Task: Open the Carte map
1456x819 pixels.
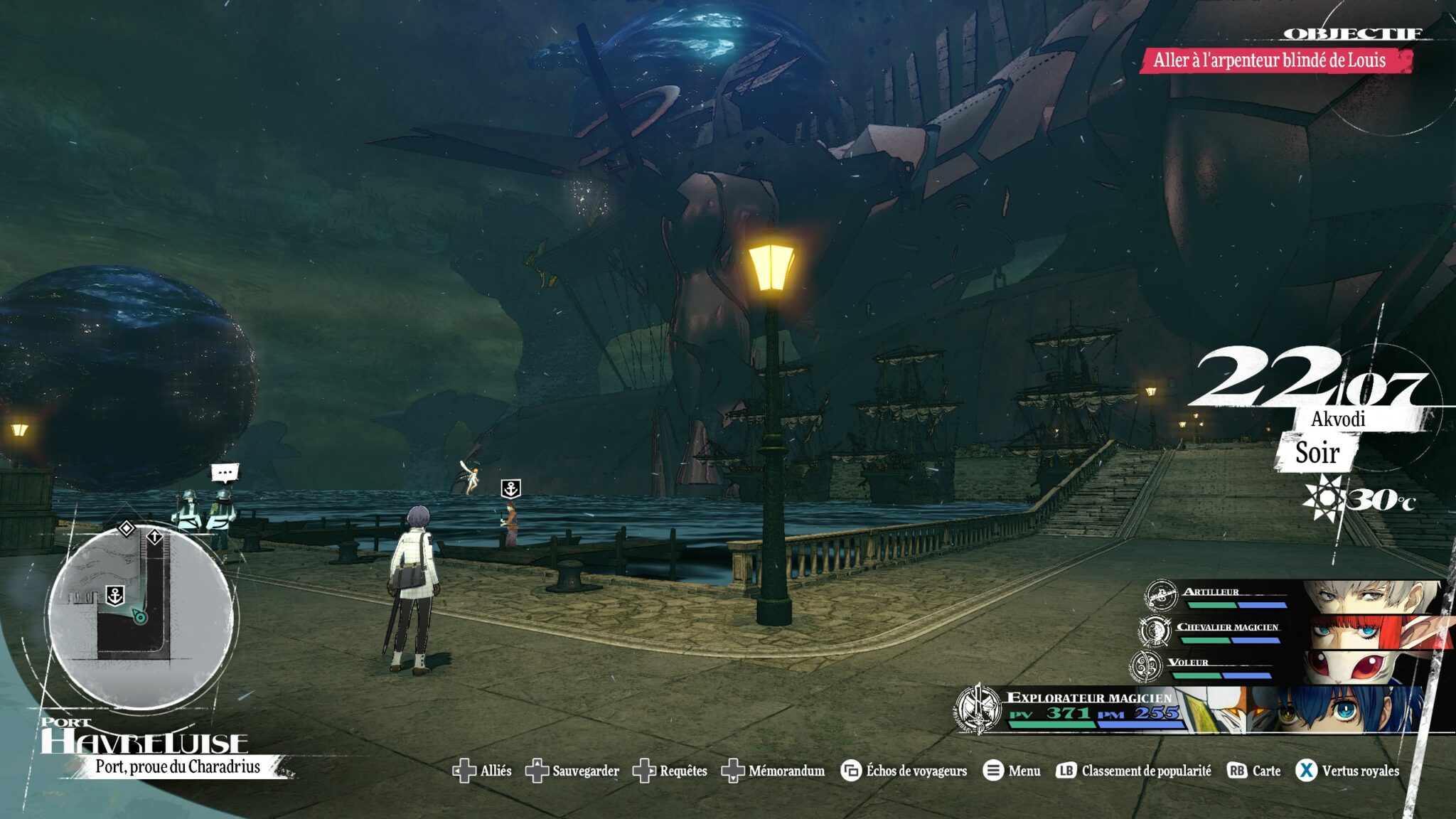Action: pyautogui.click(x=1254, y=771)
